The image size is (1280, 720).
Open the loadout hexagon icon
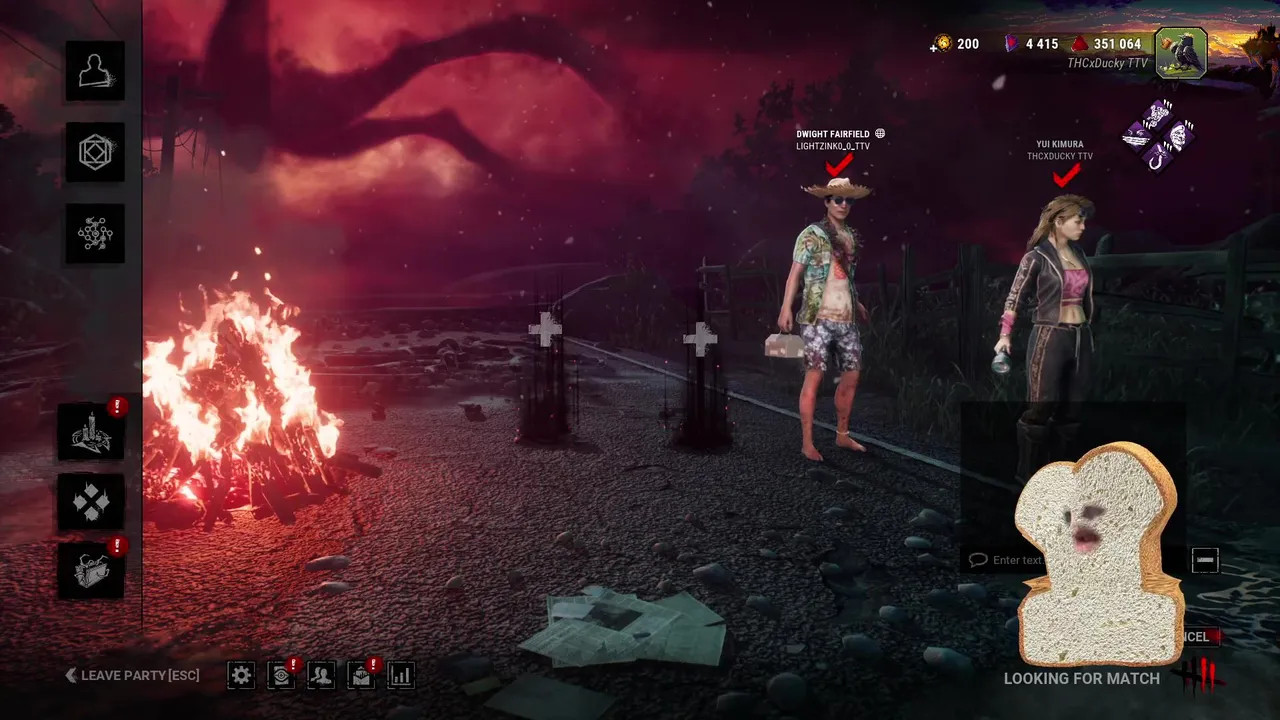click(x=95, y=152)
